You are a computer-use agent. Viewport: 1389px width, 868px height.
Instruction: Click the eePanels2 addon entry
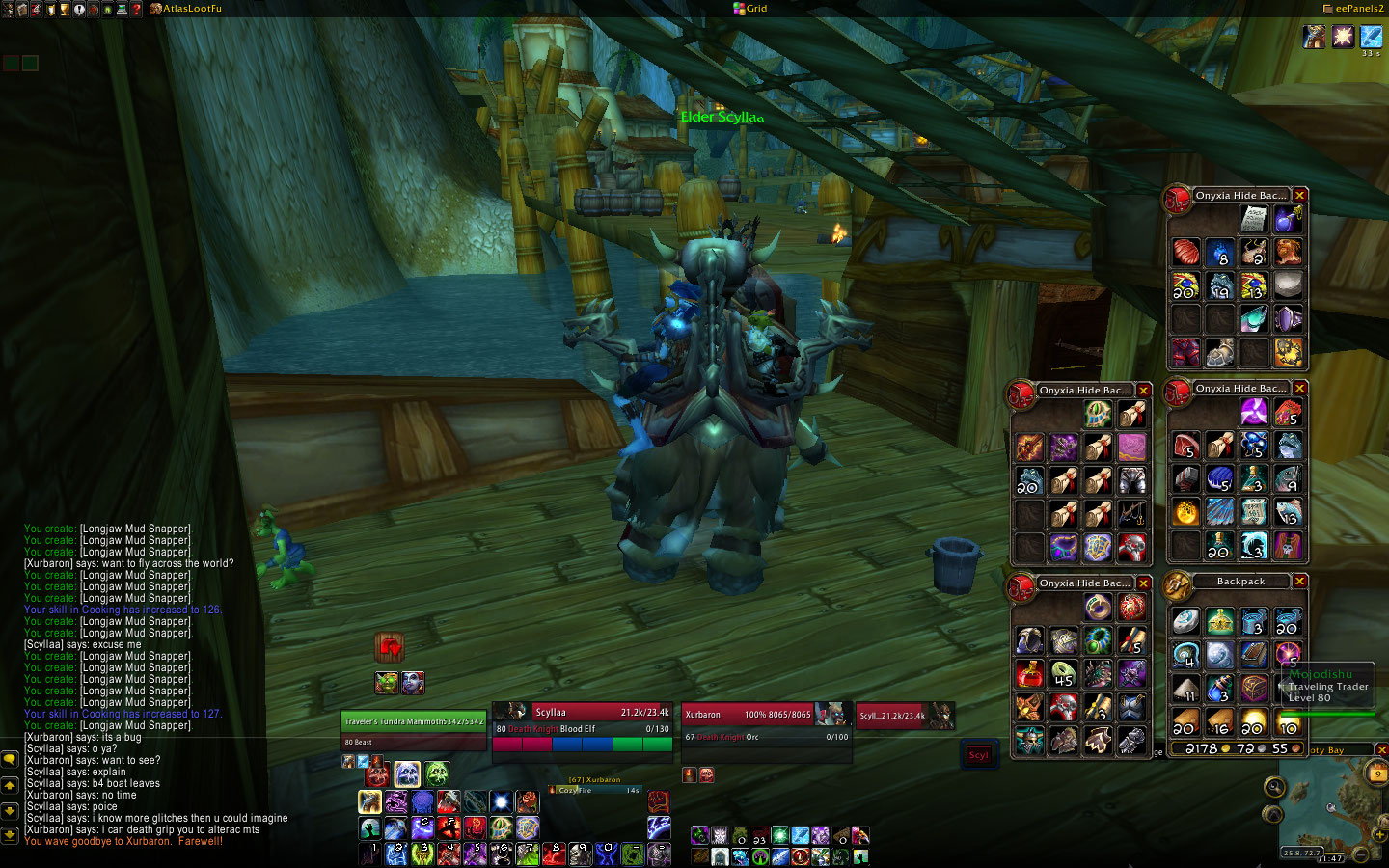pyautogui.click(x=1358, y=9)
